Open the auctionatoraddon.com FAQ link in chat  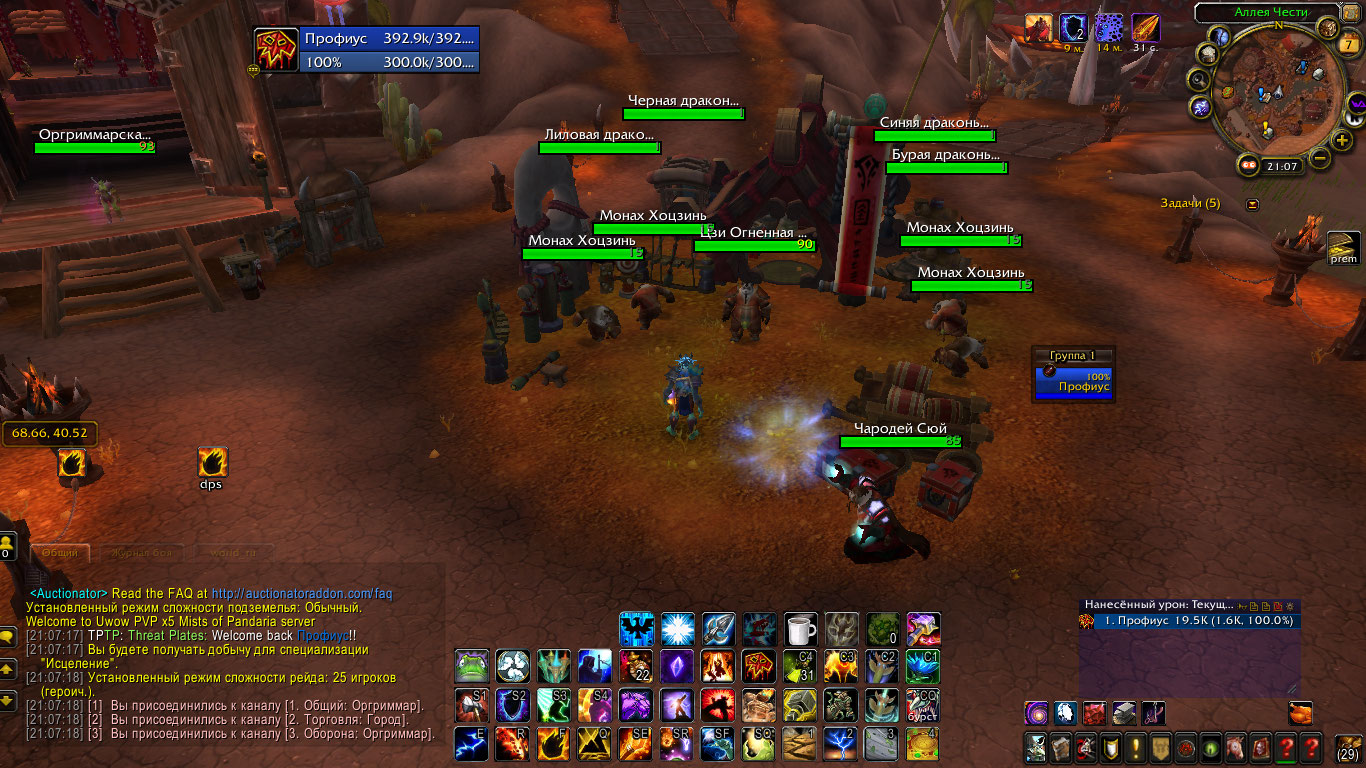309,593
